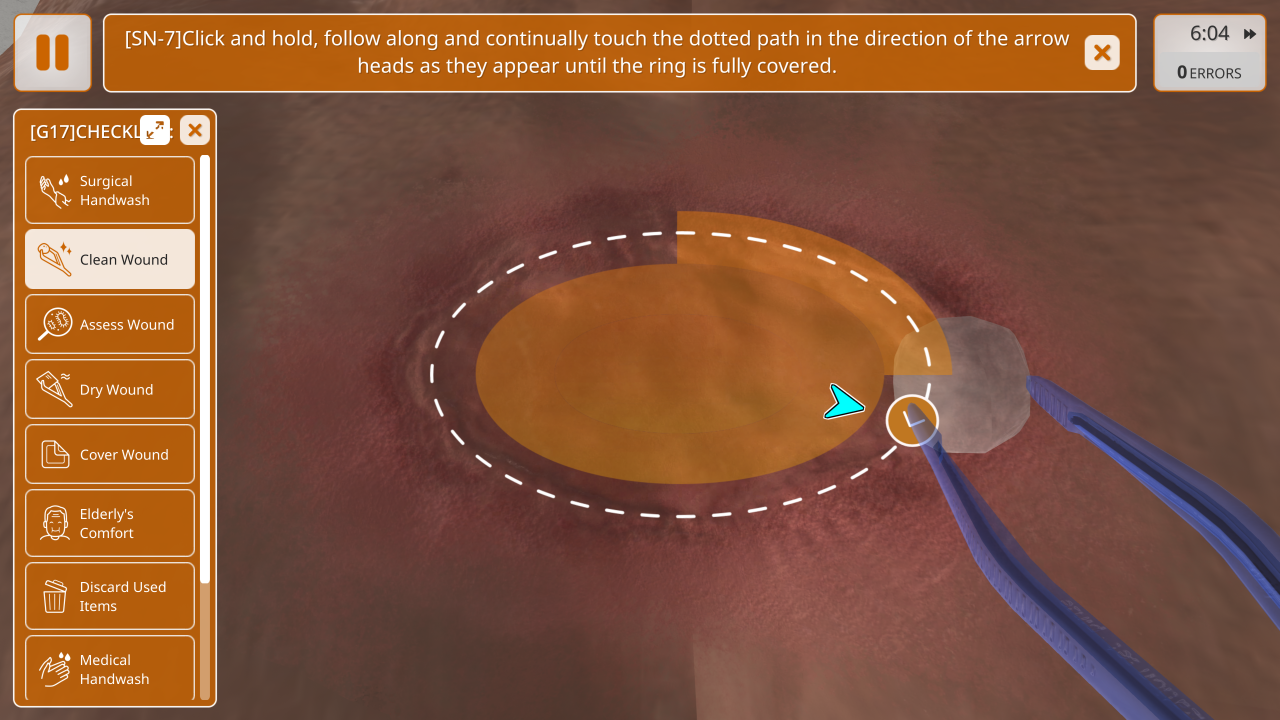Viewport: 1280px width, 720px height.
Task: Touch the circular marker on dotted path
Action: pos(912,420)
